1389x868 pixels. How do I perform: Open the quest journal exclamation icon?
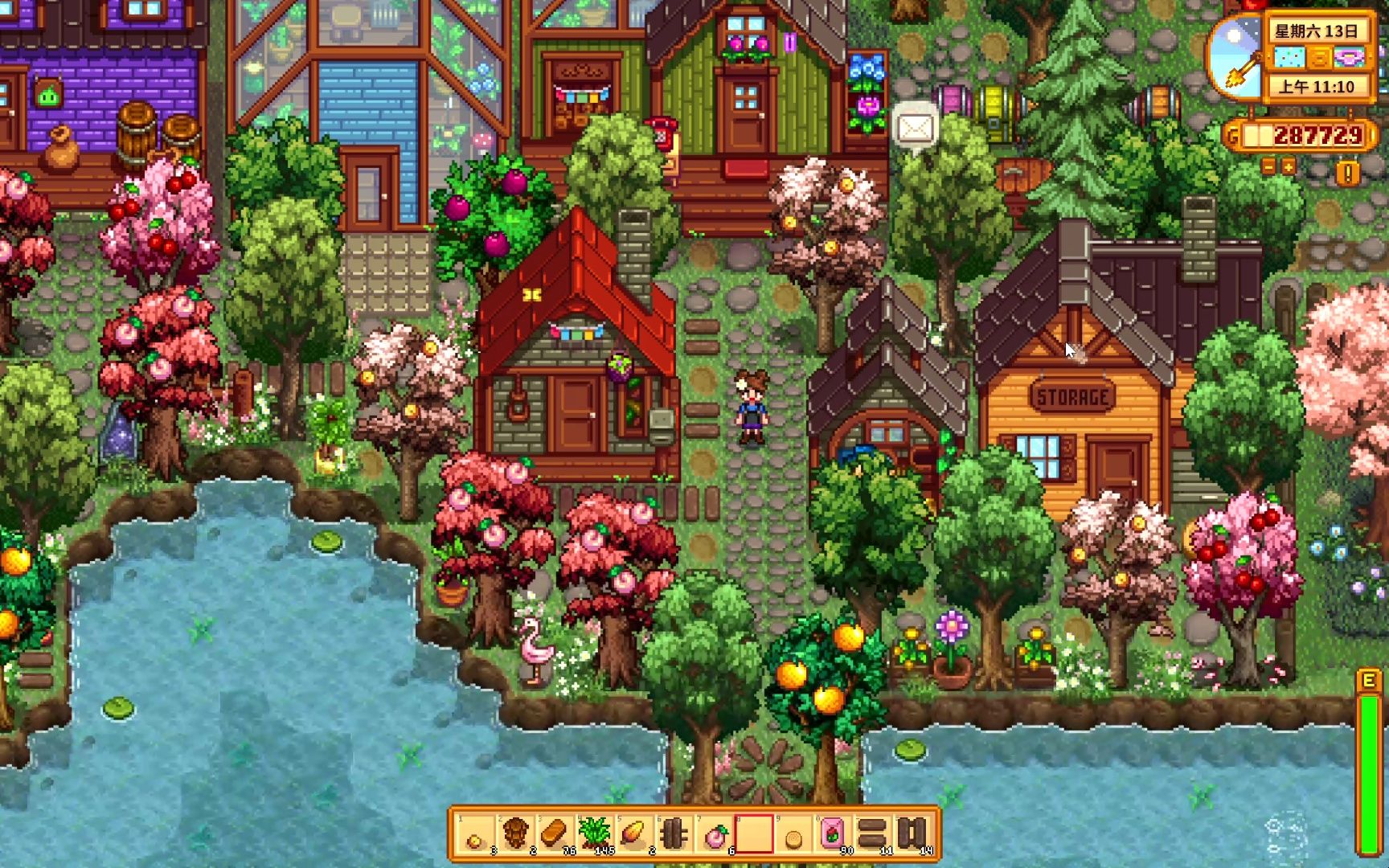(1347, 171)
